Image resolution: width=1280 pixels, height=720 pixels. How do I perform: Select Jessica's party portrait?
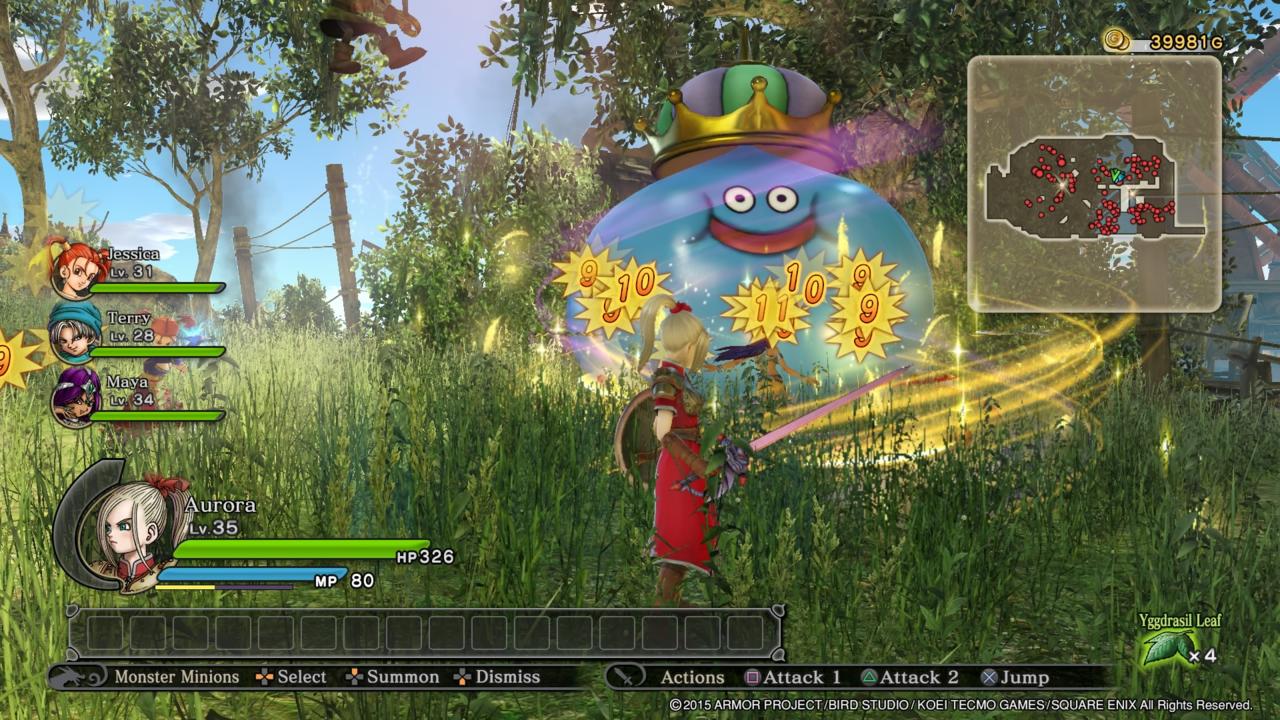(75, 269)
